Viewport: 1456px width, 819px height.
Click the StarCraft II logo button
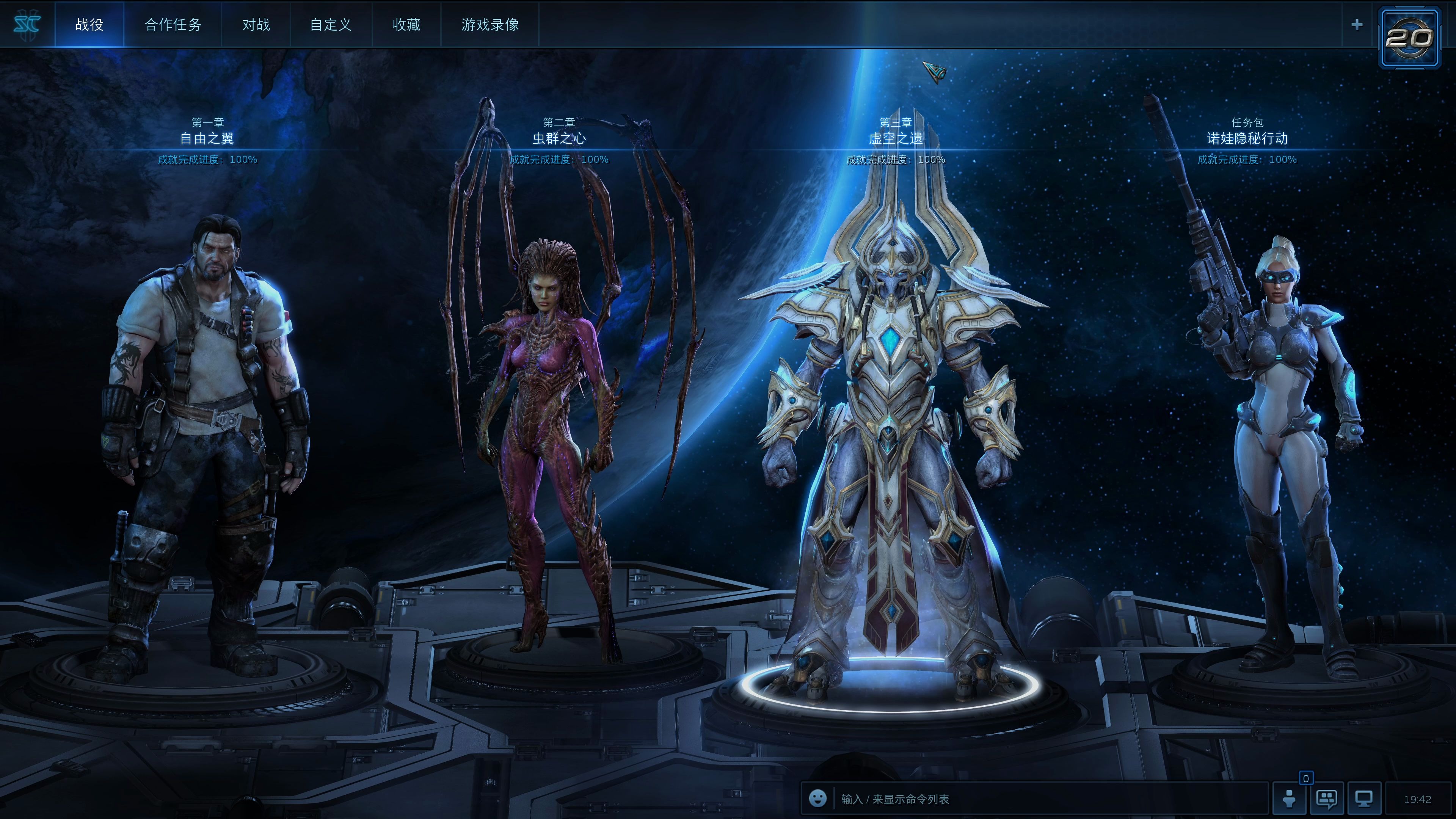[x=27, y=24]
